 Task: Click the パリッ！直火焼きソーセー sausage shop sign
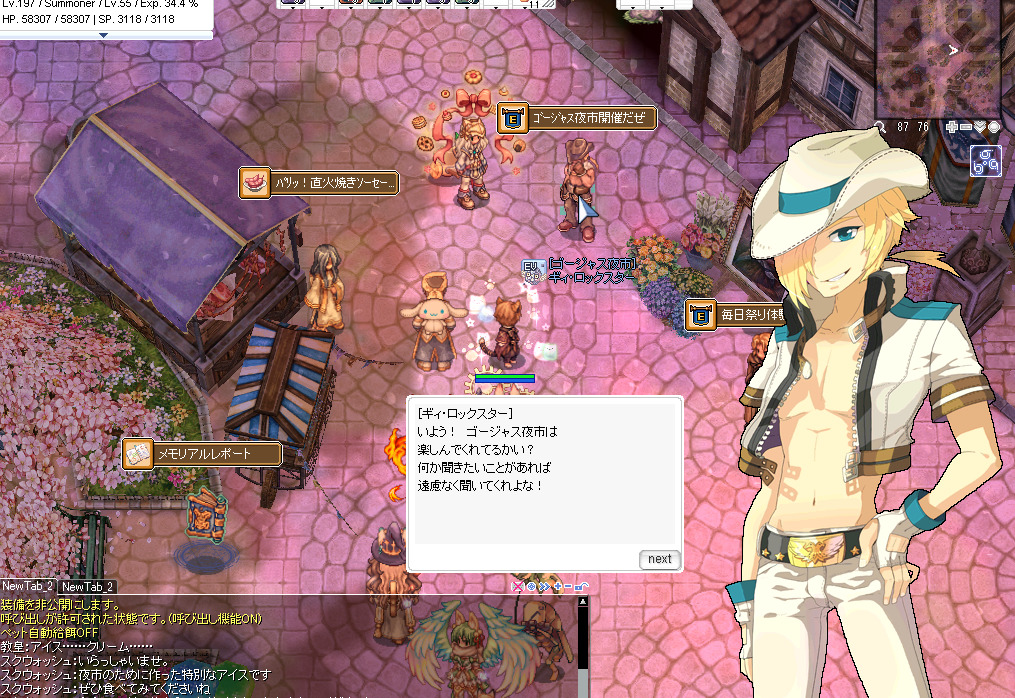[x=320, y=183]
